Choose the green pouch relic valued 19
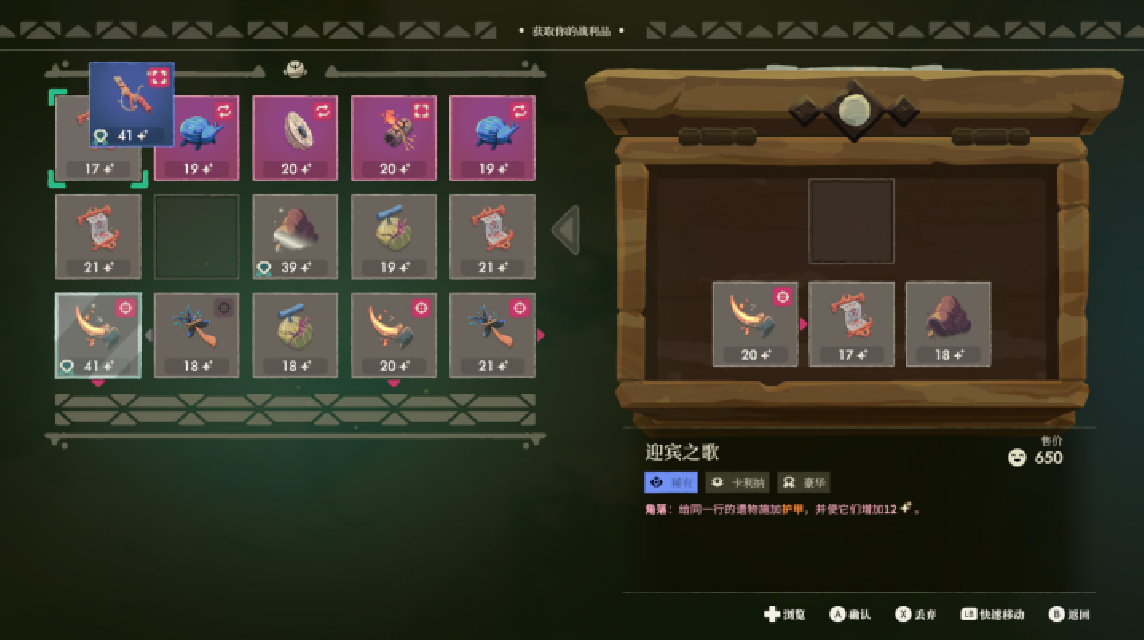1144x640 pixels. (x=393, y=236)
